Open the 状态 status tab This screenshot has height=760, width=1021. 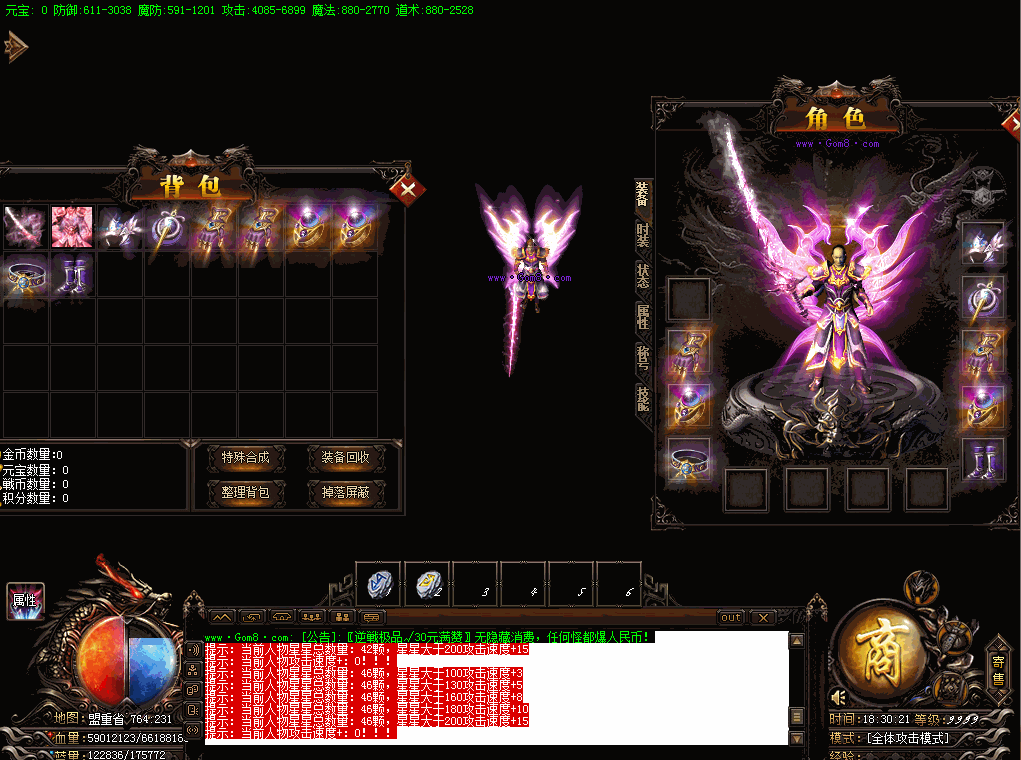pyautogui.click(x=643, y=276)
